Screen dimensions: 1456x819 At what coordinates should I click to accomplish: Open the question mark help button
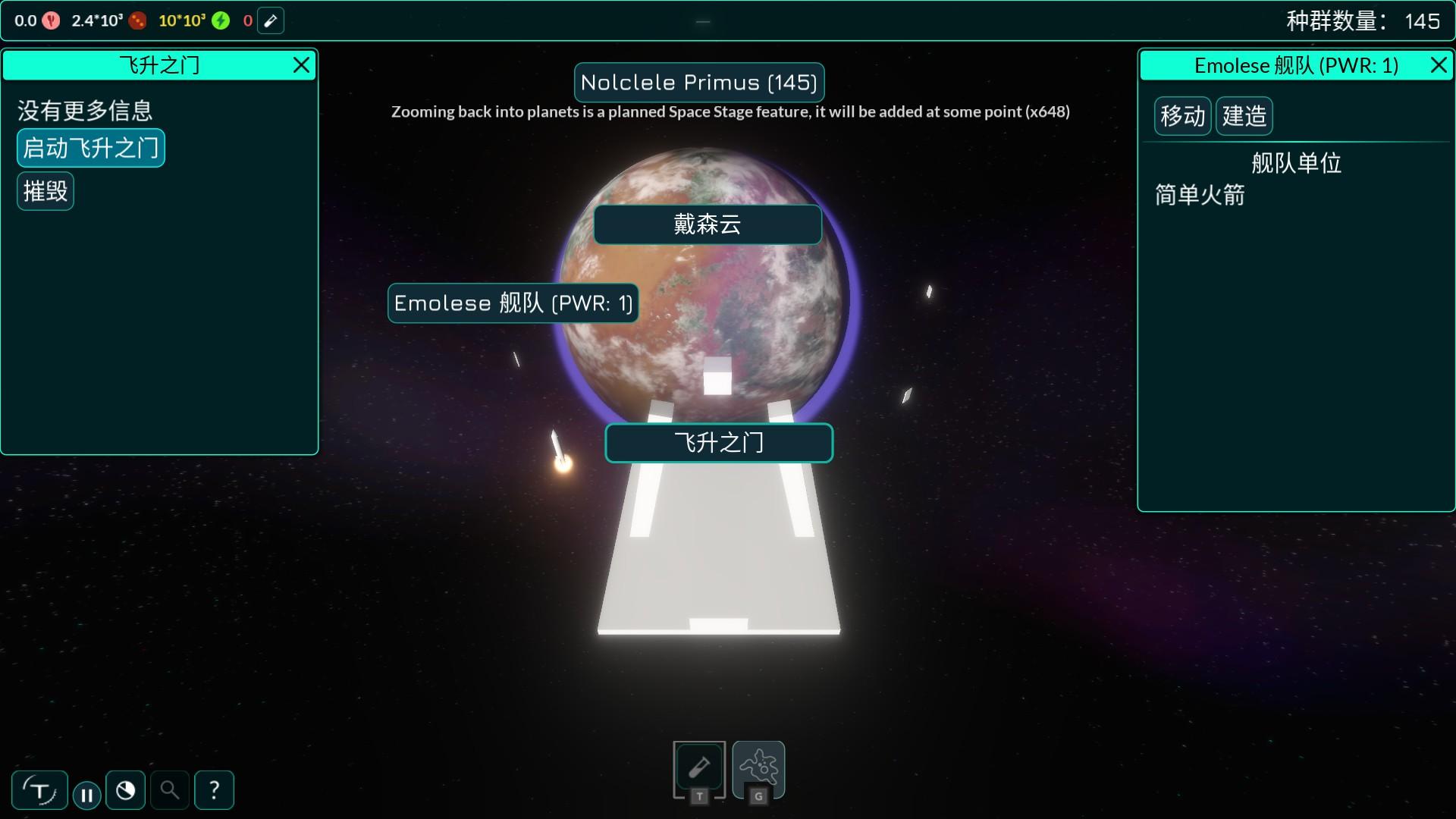[x=214, y=791]
